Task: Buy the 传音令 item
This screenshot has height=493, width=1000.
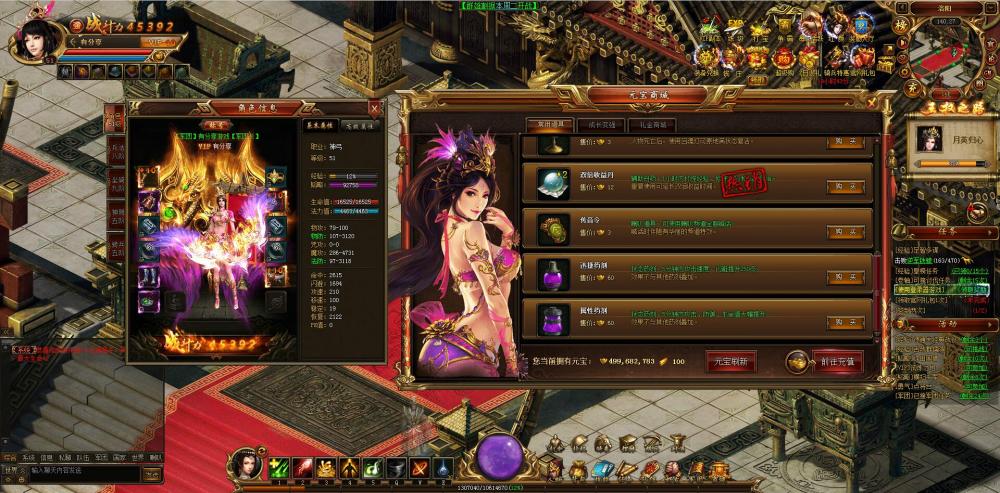Action: tap(845, 231)
